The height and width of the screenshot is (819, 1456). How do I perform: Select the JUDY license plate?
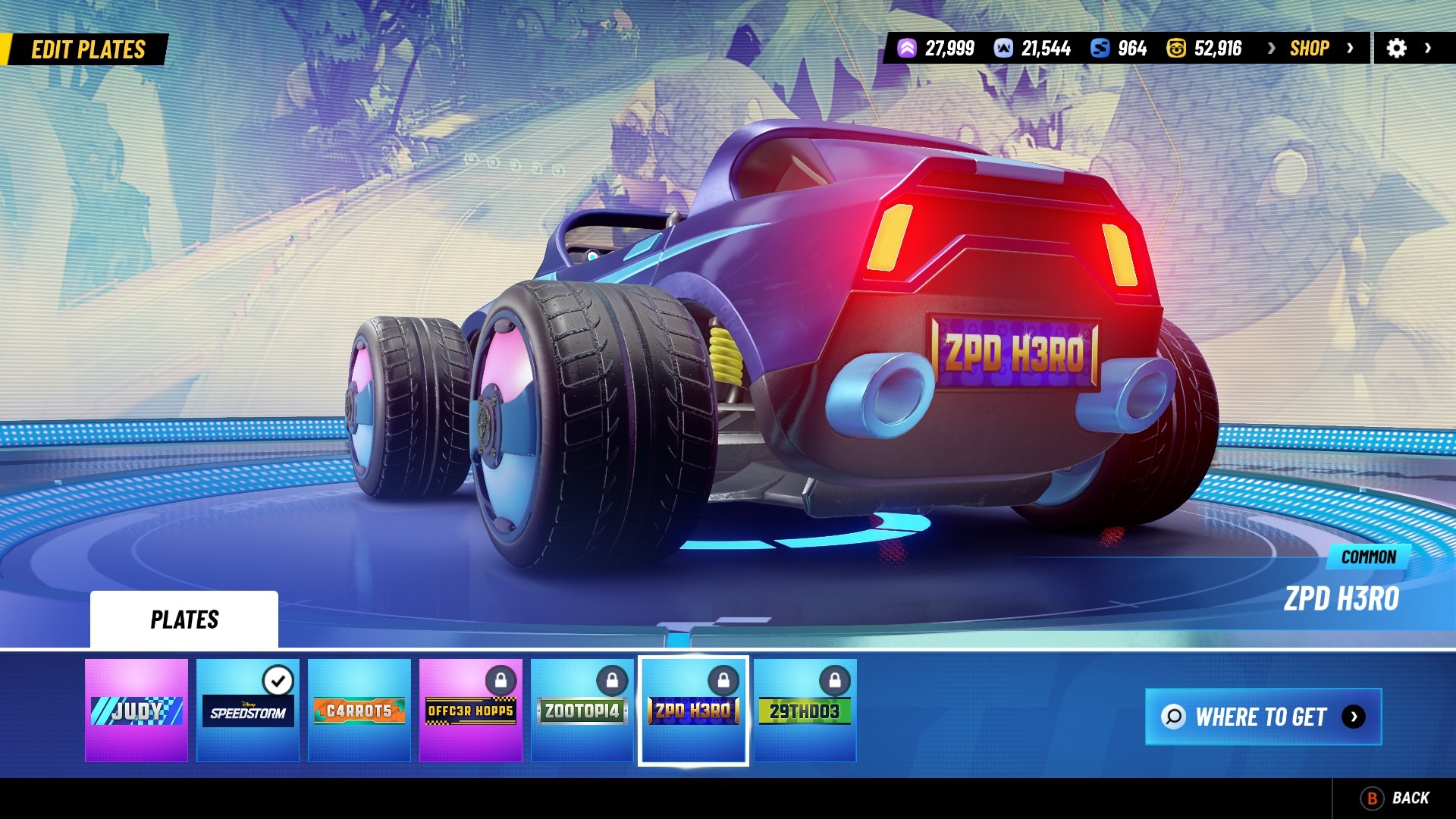point(136,710)
